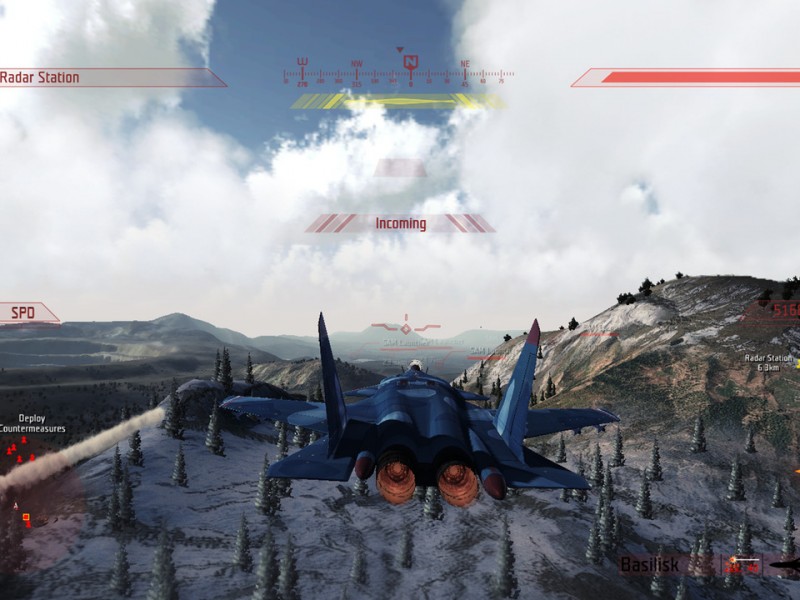Image resolution: width=800 pixels, height=600 pixels.
Task: Select the Basilisk weapon selector
Action: pyautogui.click(x=650, y=565)
